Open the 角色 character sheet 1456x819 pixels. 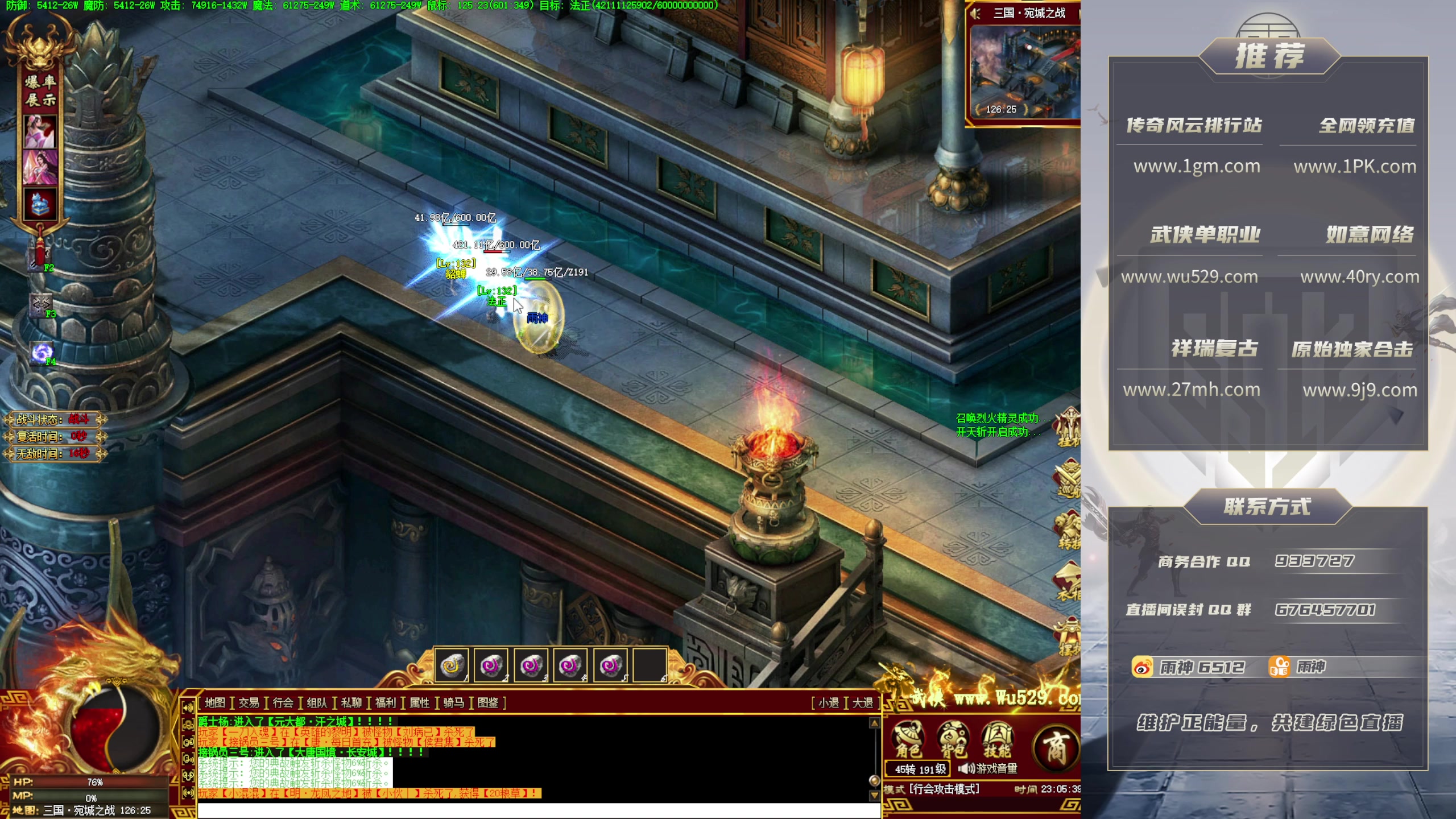908,739
